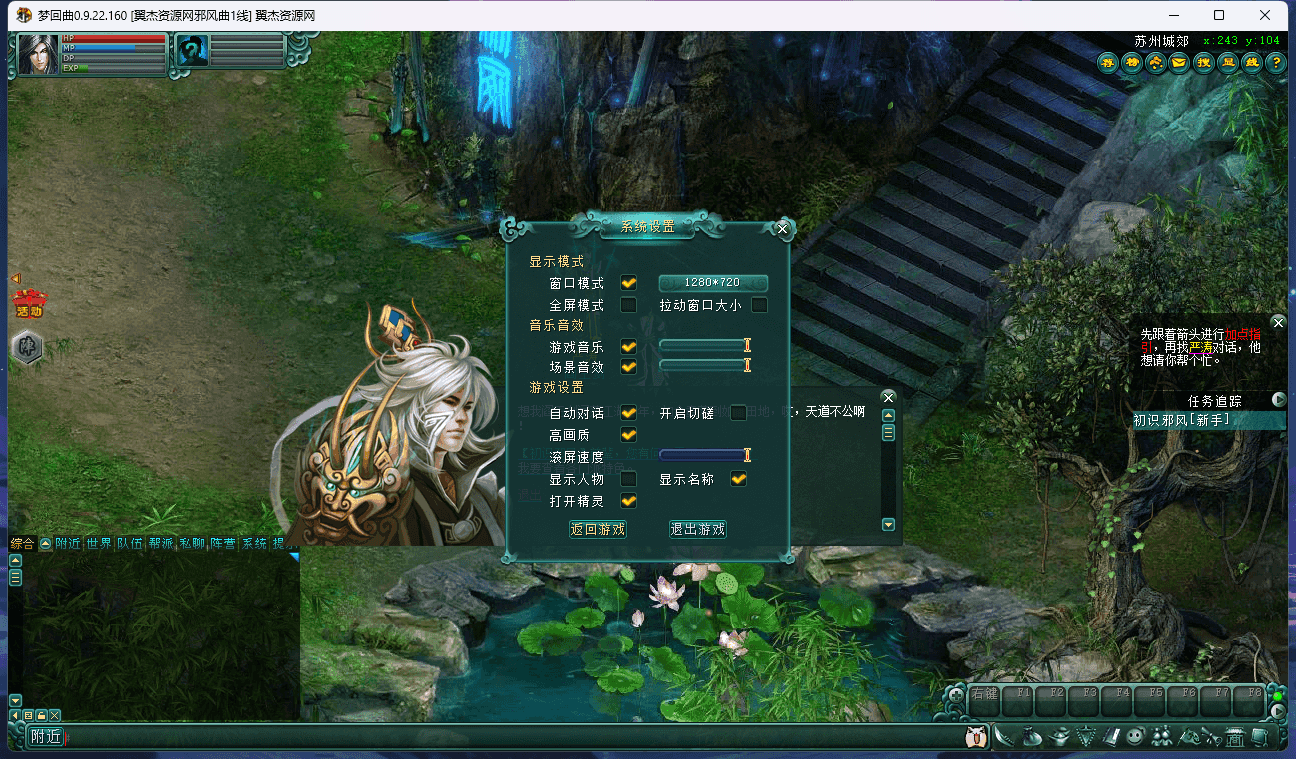Select the sword weapon icon in bottom toolbar

pyautogui.click(x=1004, y=735)
